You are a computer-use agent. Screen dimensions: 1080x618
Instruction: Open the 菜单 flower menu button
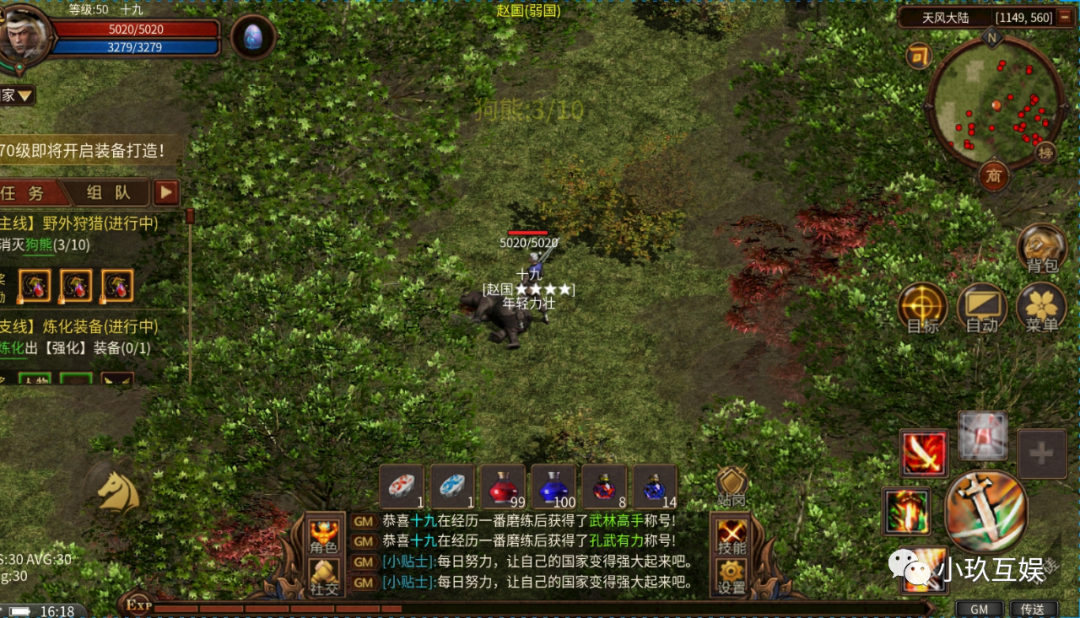pyautogui.click(x=1041, y=308)
